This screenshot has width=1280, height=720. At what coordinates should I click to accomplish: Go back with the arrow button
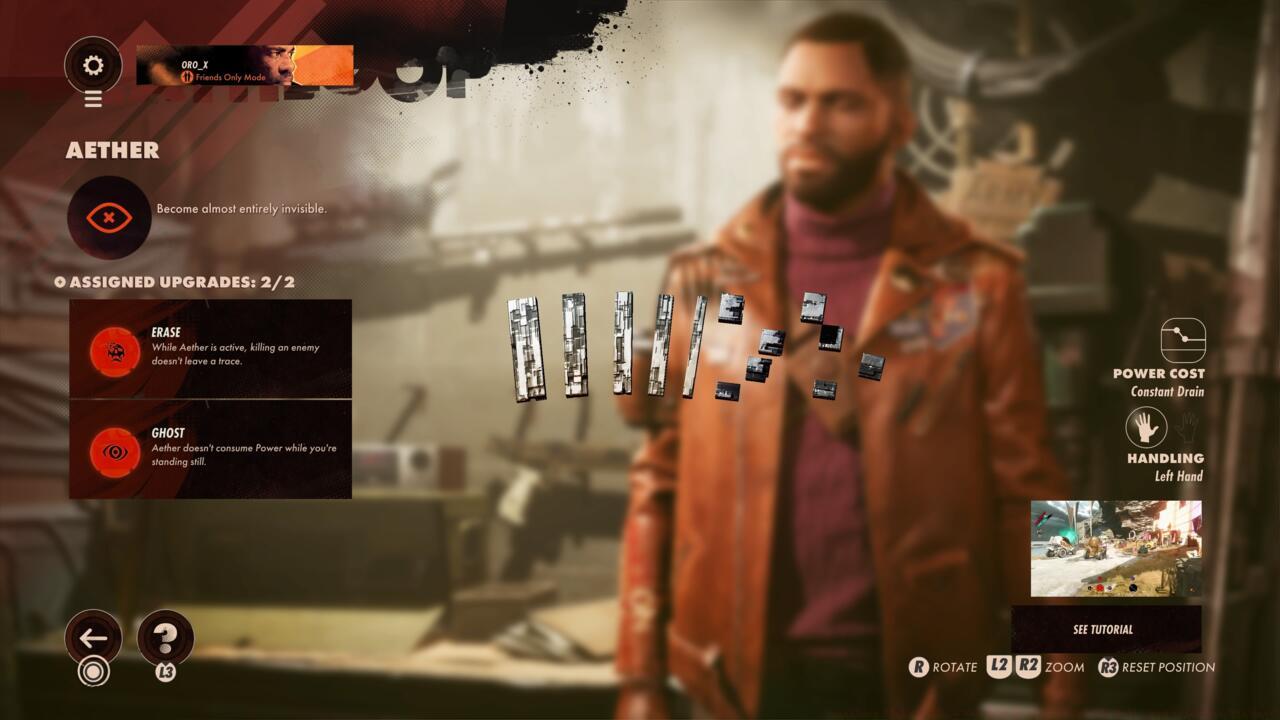93,638
